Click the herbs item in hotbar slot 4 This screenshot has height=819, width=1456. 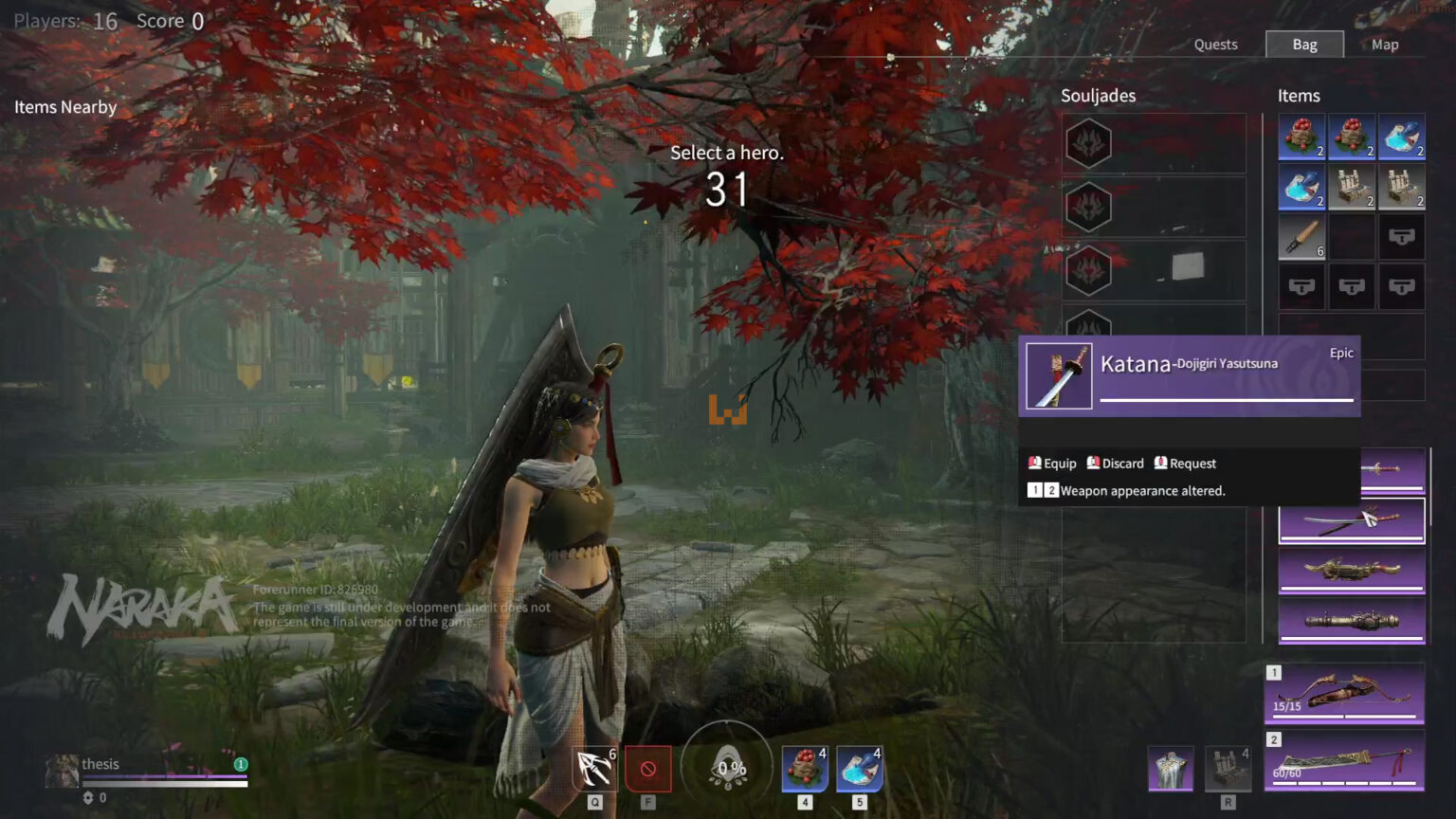pos(804,769)
